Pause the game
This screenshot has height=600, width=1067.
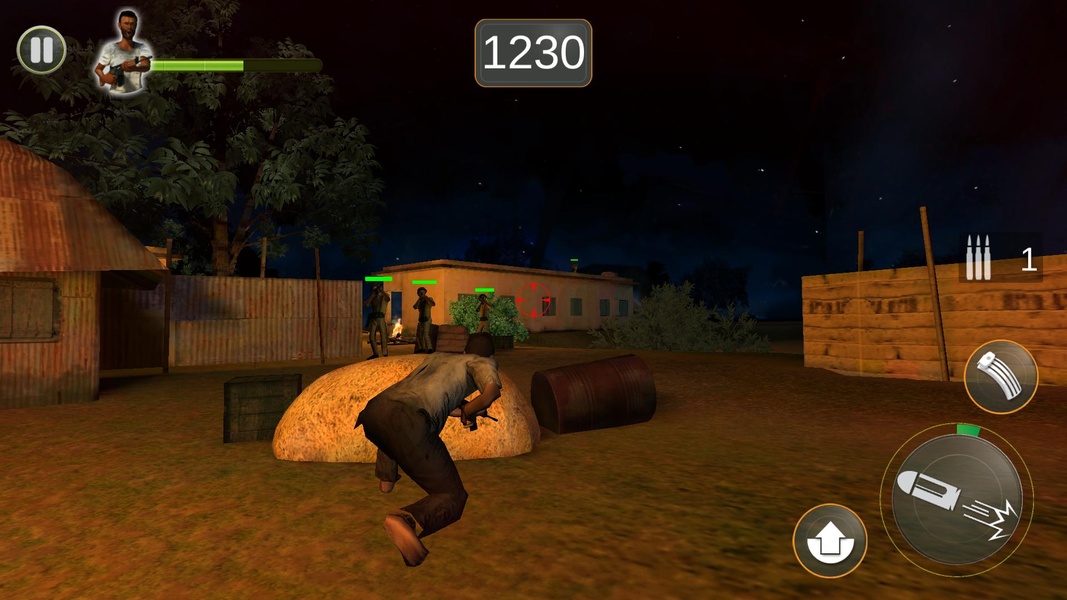(42, 50)
